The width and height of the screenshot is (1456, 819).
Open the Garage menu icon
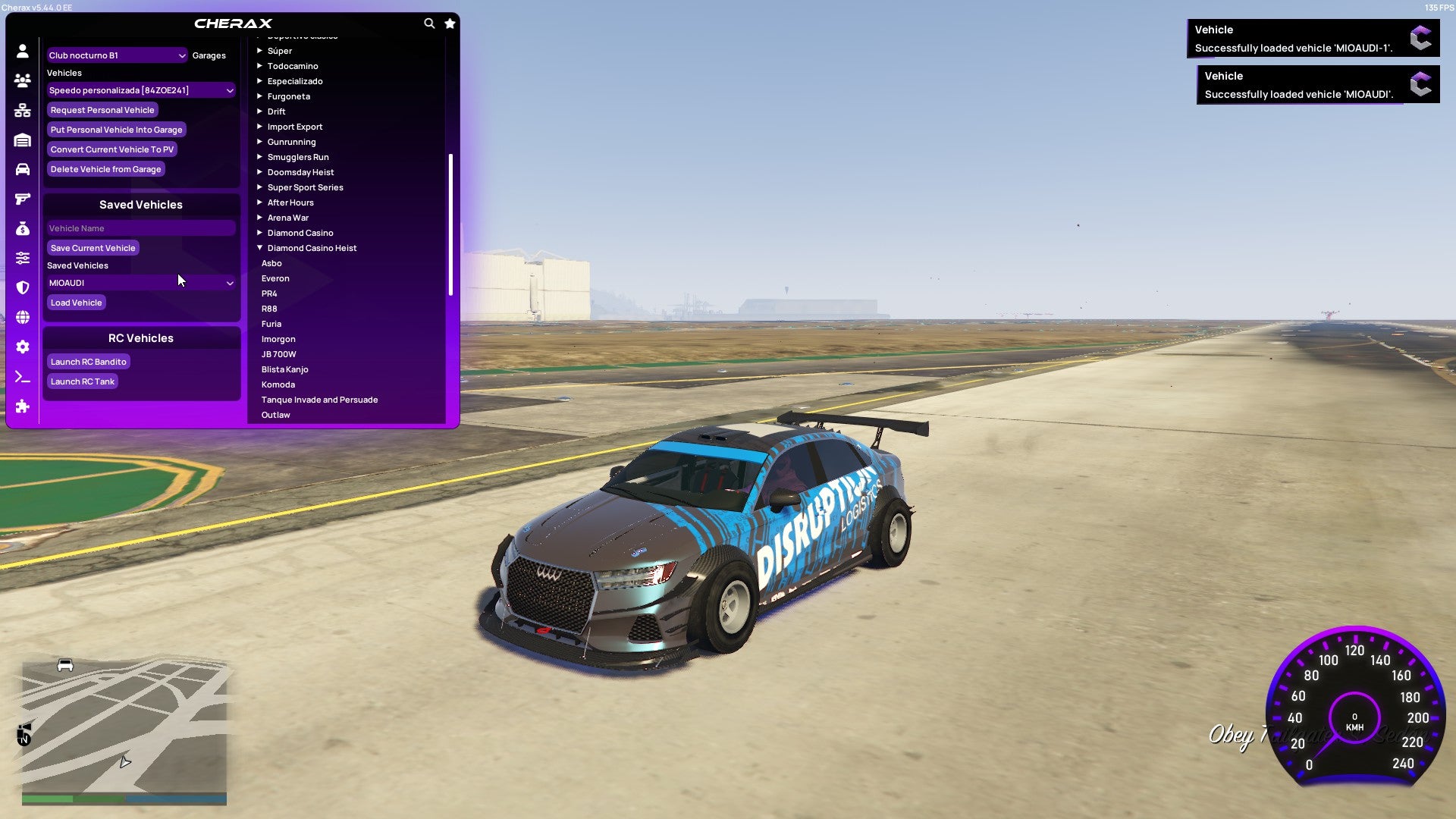tap(23, 140)
